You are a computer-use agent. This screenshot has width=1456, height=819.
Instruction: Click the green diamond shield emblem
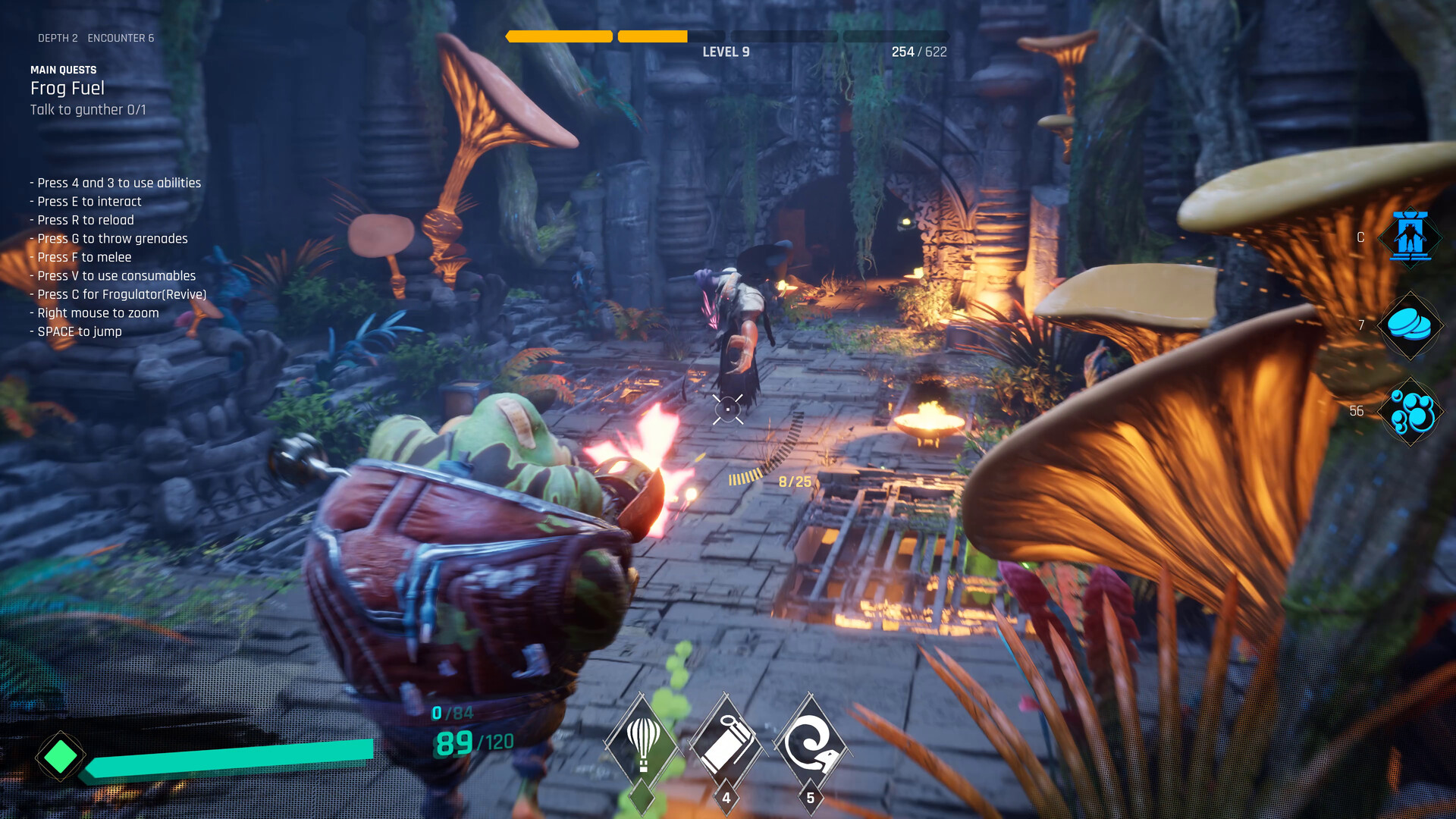click(x=61, y=756)
